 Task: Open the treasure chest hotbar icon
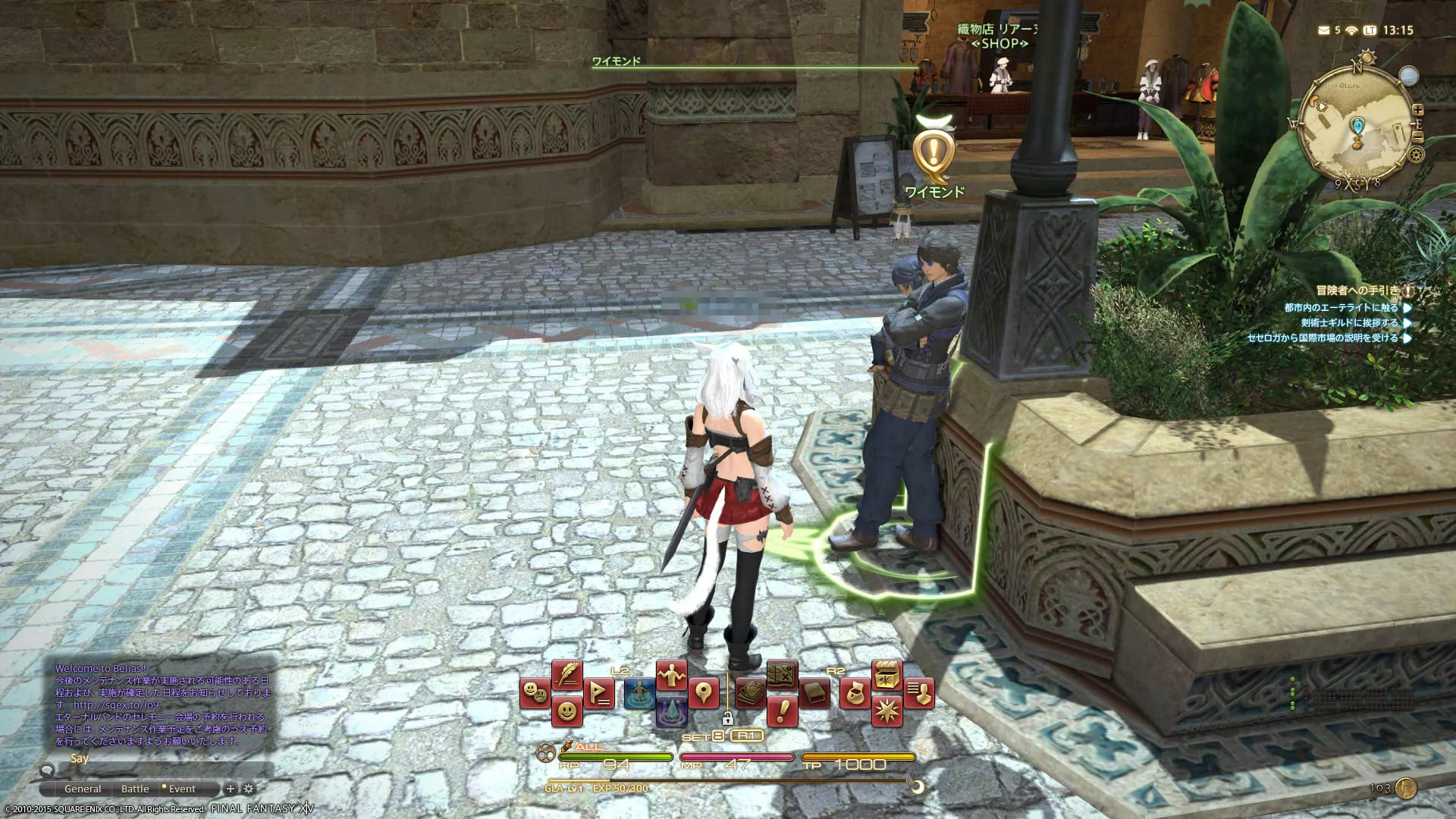click(x=886, y=674)
